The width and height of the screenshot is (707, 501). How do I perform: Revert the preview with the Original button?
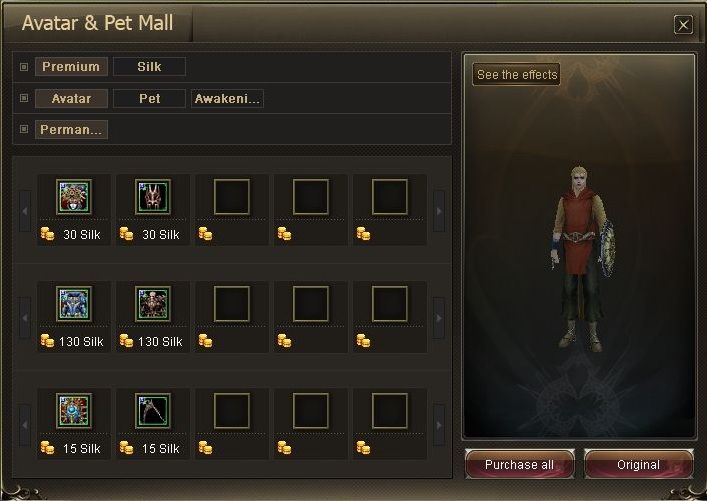click(638, 465)
